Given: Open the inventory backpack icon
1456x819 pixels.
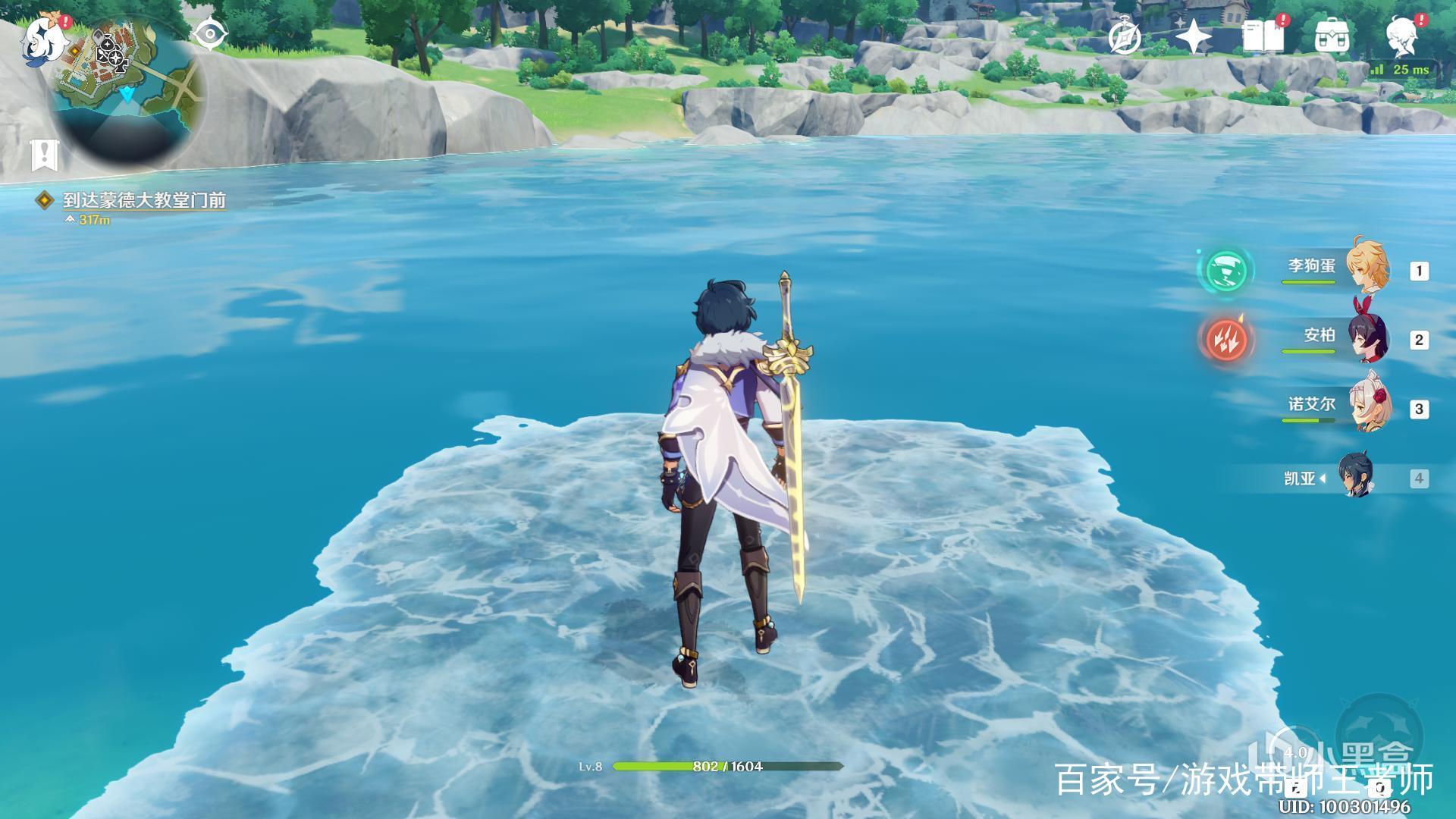Looking at the screenshot, I should coord(1332,37).
